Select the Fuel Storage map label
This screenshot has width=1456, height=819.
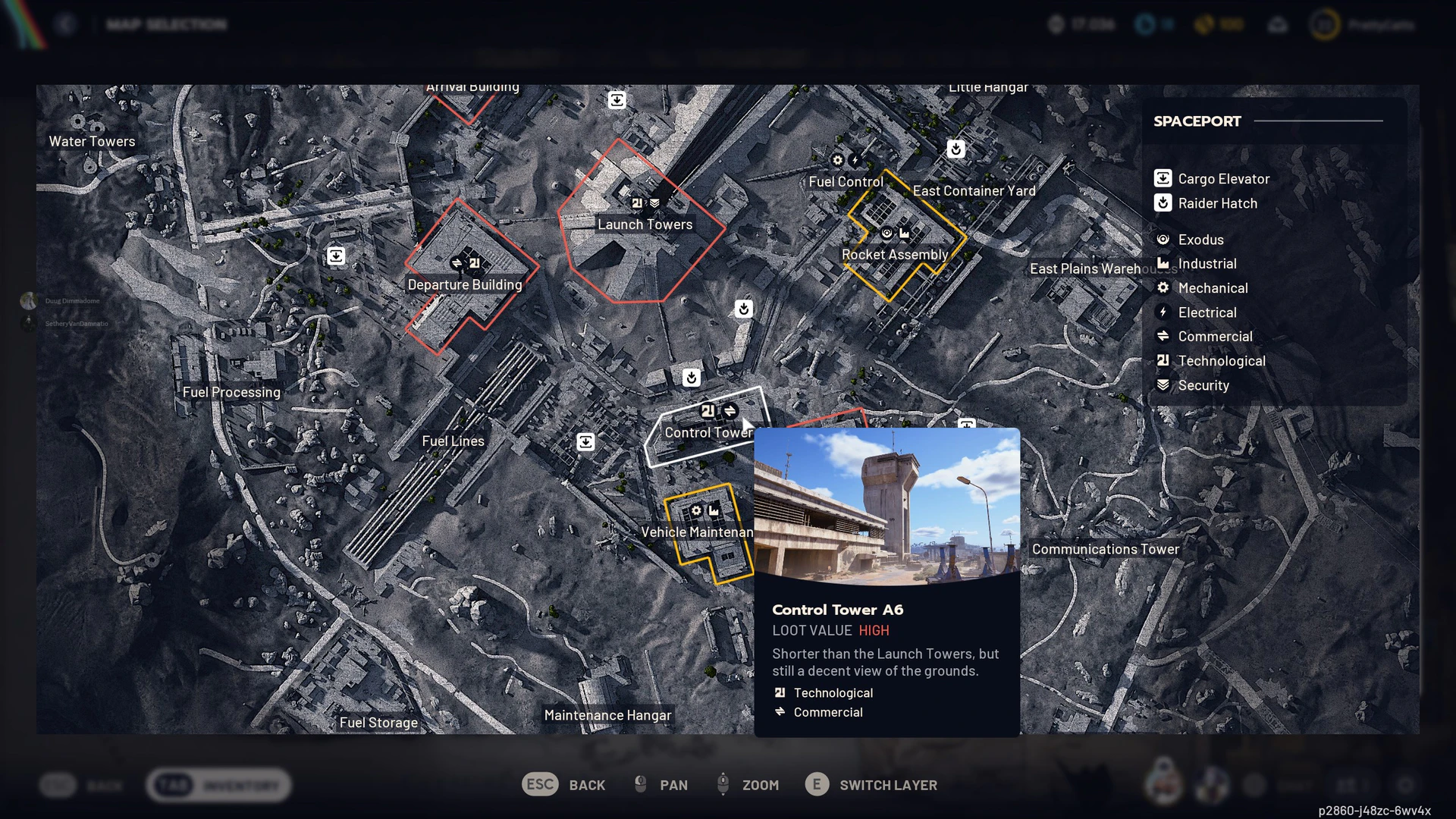point(378,723)
